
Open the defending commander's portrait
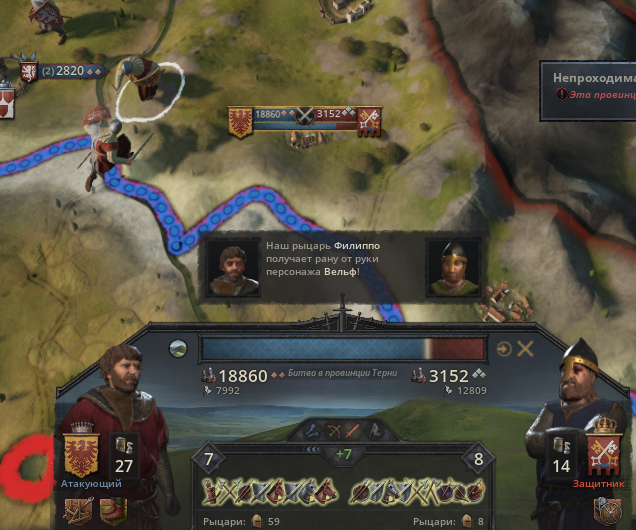click(x=575, y=400)
